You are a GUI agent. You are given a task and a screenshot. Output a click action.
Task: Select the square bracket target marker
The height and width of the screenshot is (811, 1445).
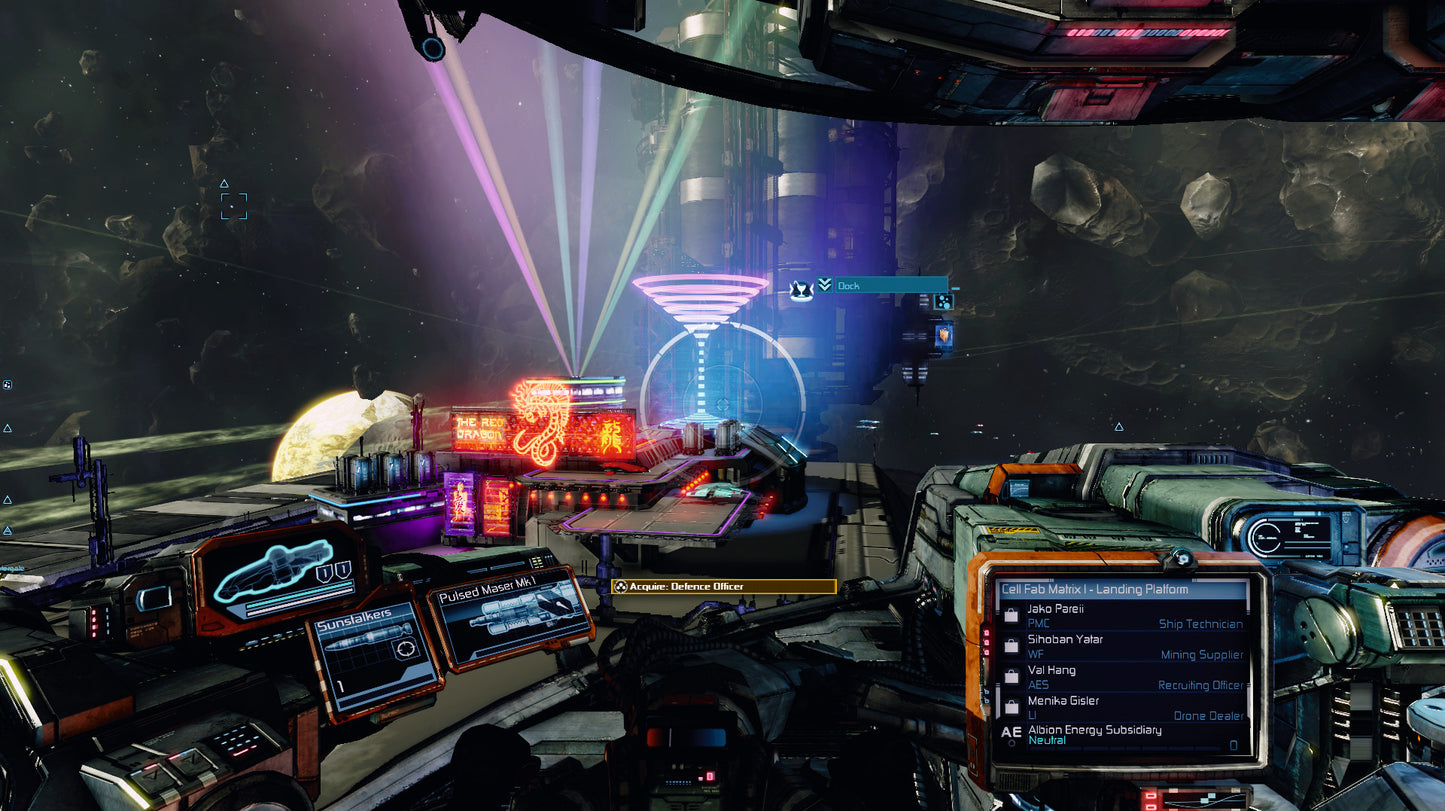233,206
